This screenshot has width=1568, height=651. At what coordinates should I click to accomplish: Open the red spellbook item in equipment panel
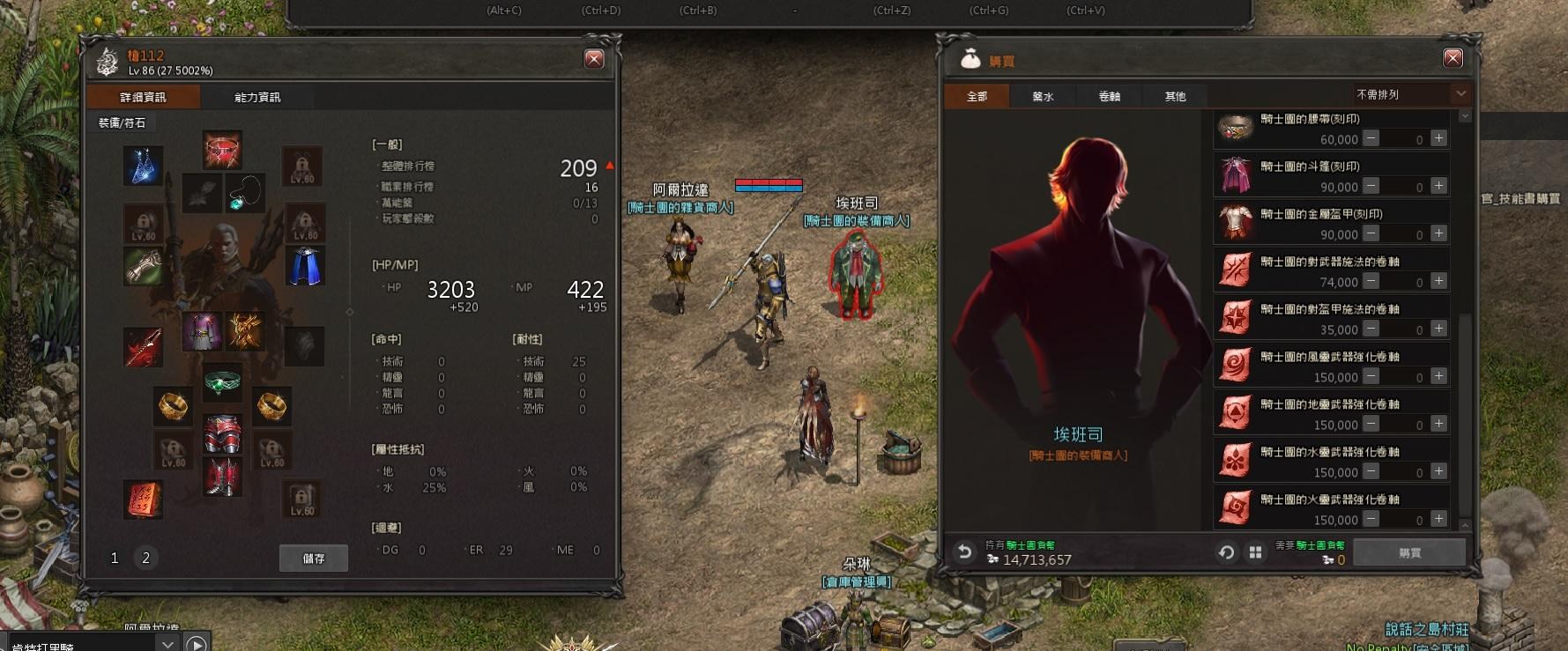point(144,498)
